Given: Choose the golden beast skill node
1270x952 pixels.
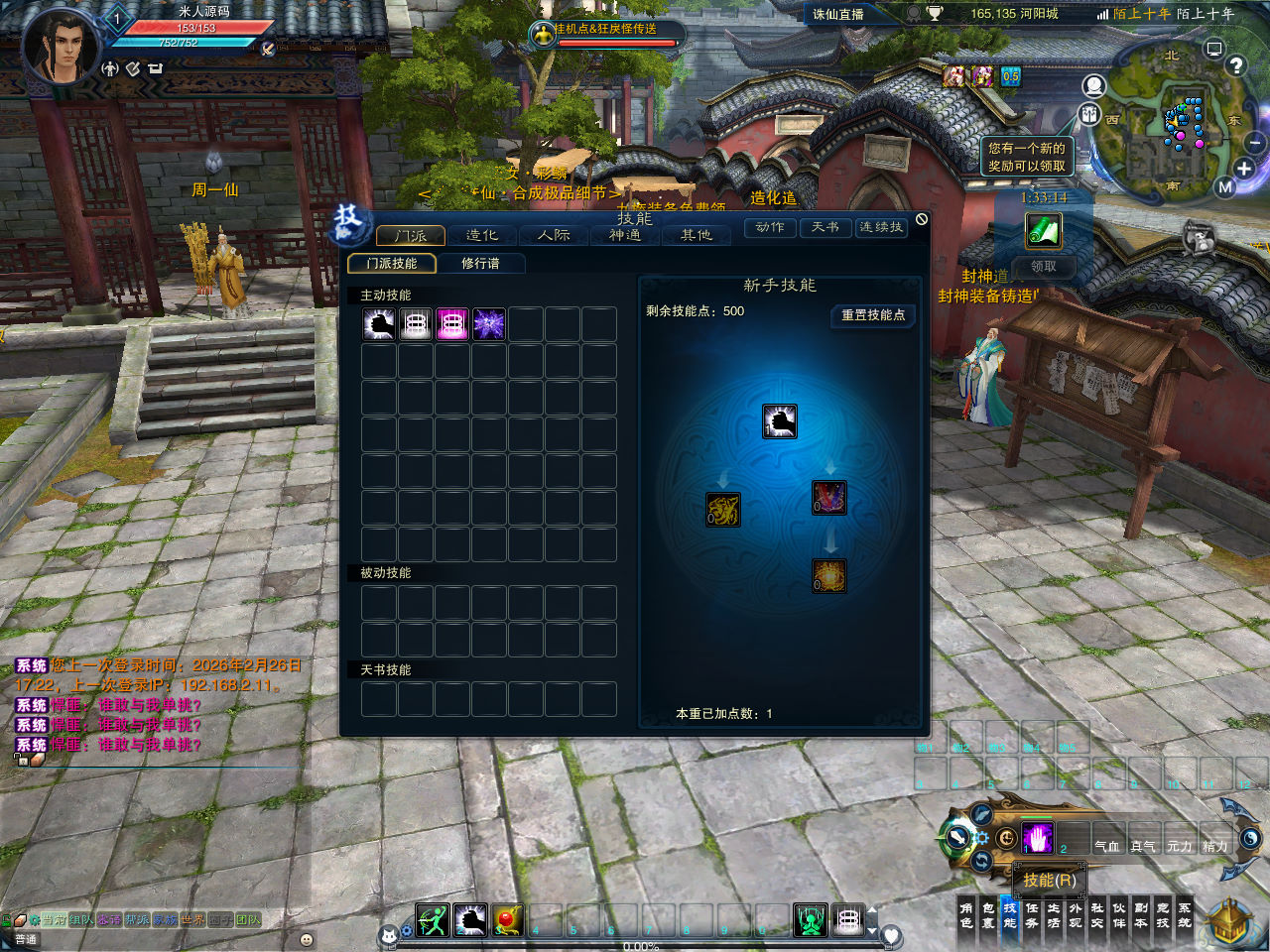Looking at the screenshot, I should pos(723,510).
